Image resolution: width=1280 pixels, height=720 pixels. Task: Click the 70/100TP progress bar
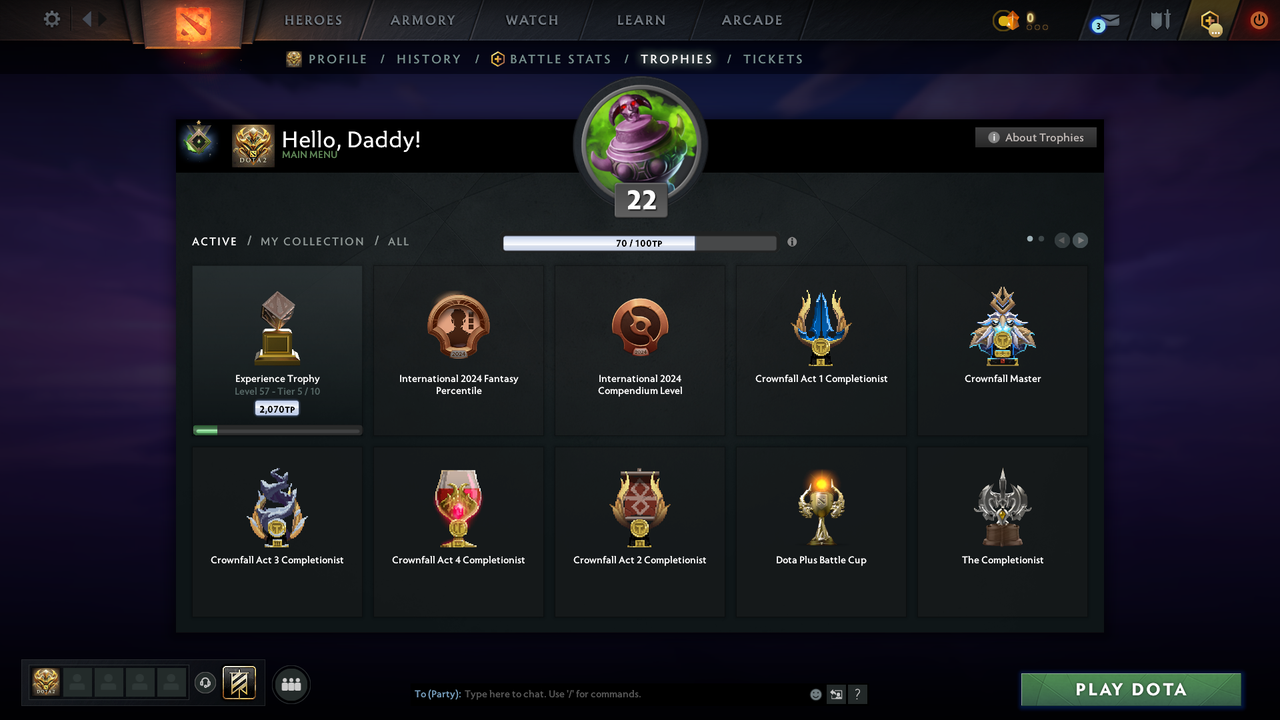tap(640, 242)
